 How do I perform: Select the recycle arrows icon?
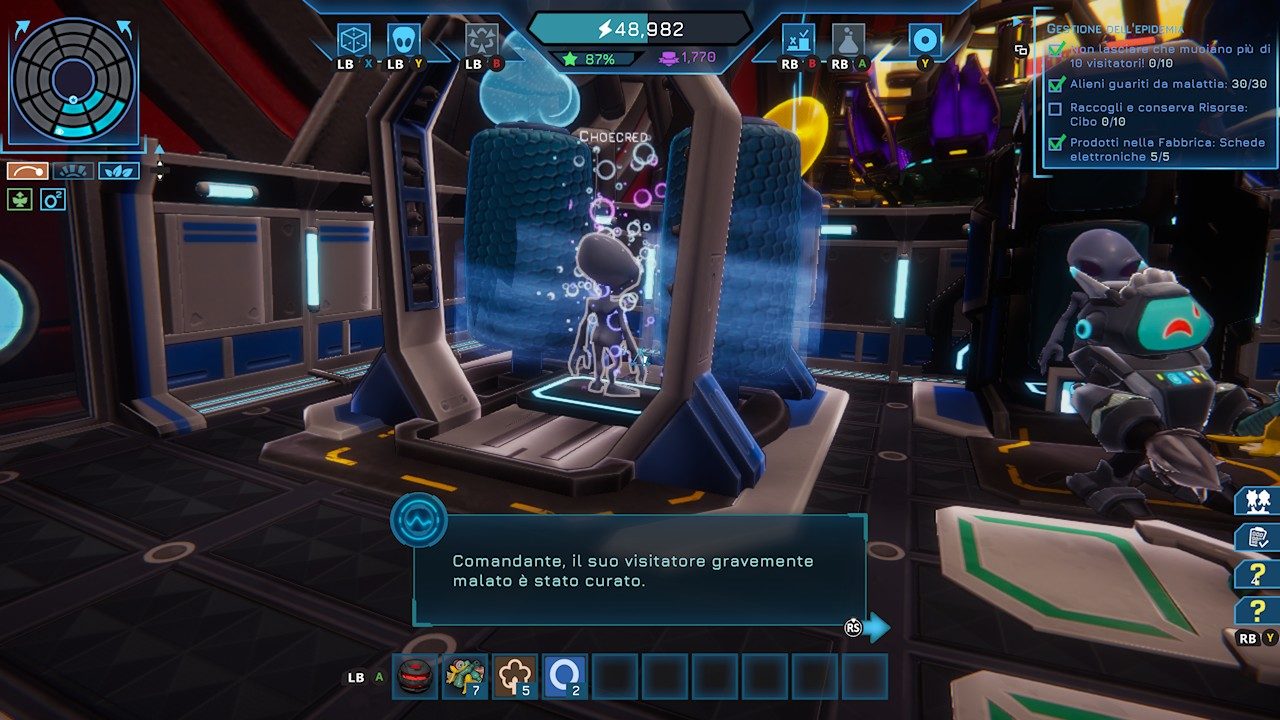pos(482,40)
